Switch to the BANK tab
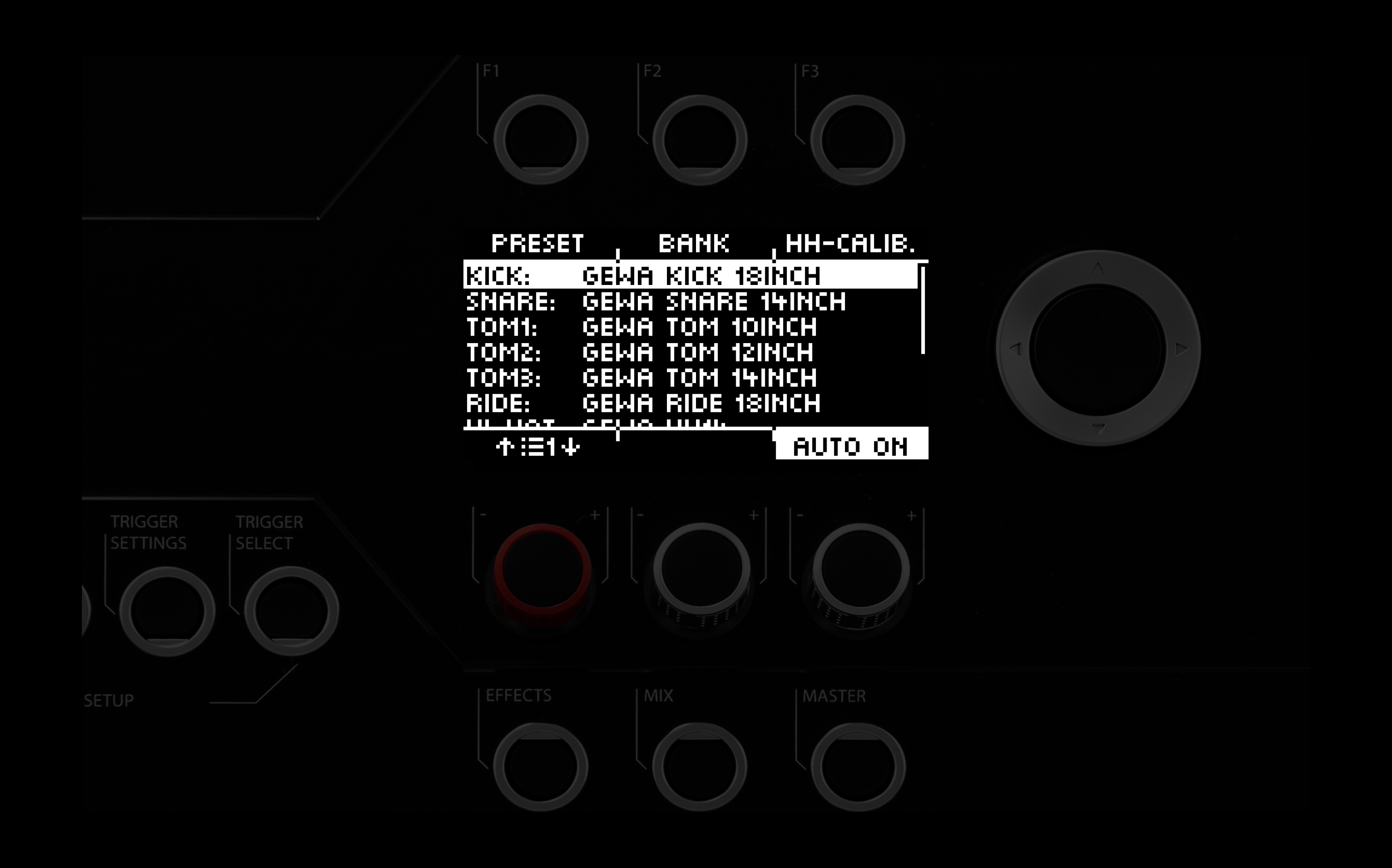 tap(695, 243)
